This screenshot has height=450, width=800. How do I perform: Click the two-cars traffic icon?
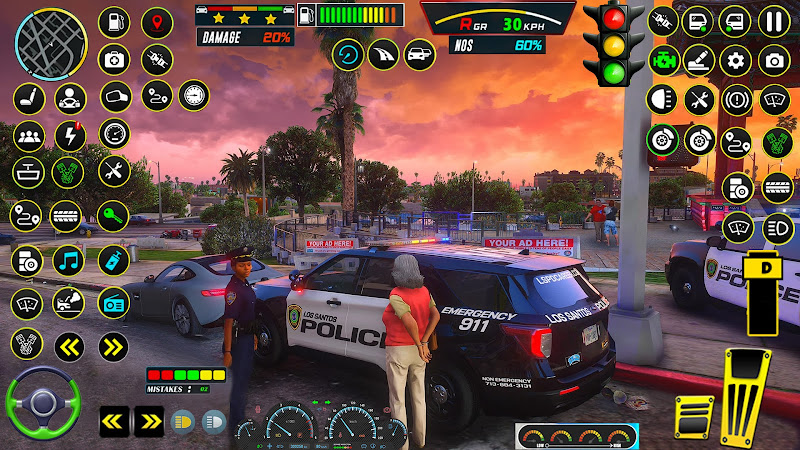click(420, 54)
